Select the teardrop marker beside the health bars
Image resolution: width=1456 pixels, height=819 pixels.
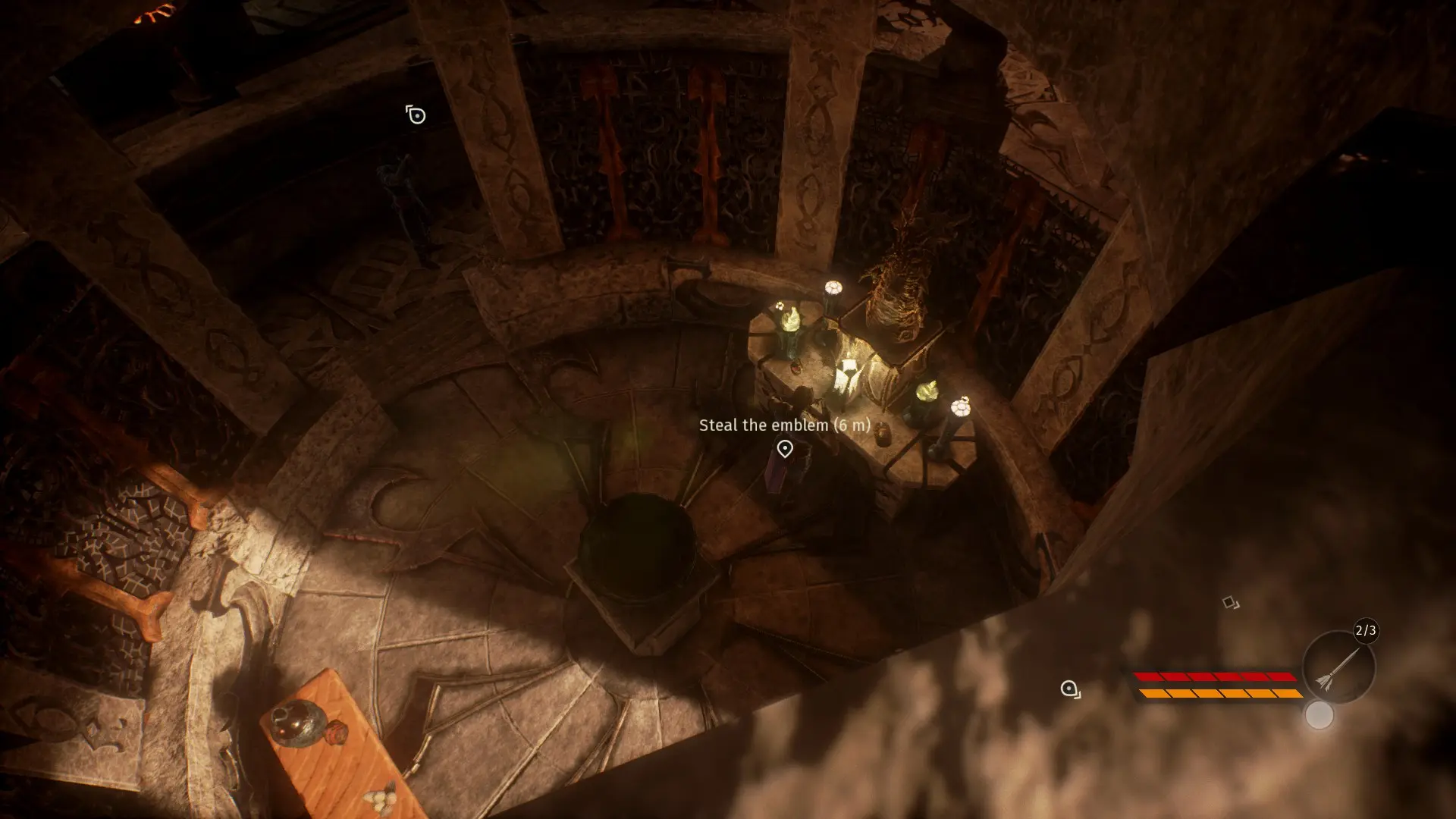[1070, 689]
